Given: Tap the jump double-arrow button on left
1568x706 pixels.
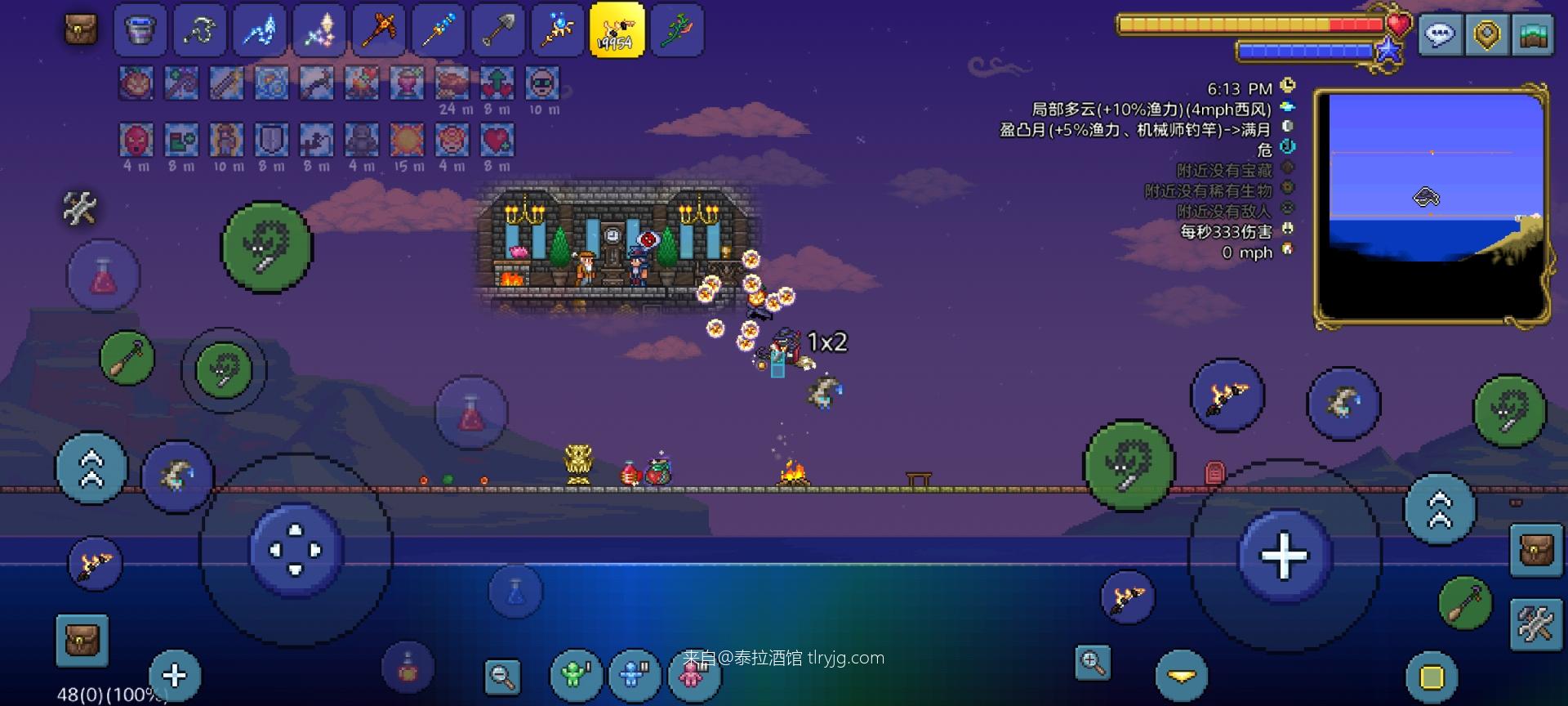Looking at the screenshot, I should (x=91, y=469).
